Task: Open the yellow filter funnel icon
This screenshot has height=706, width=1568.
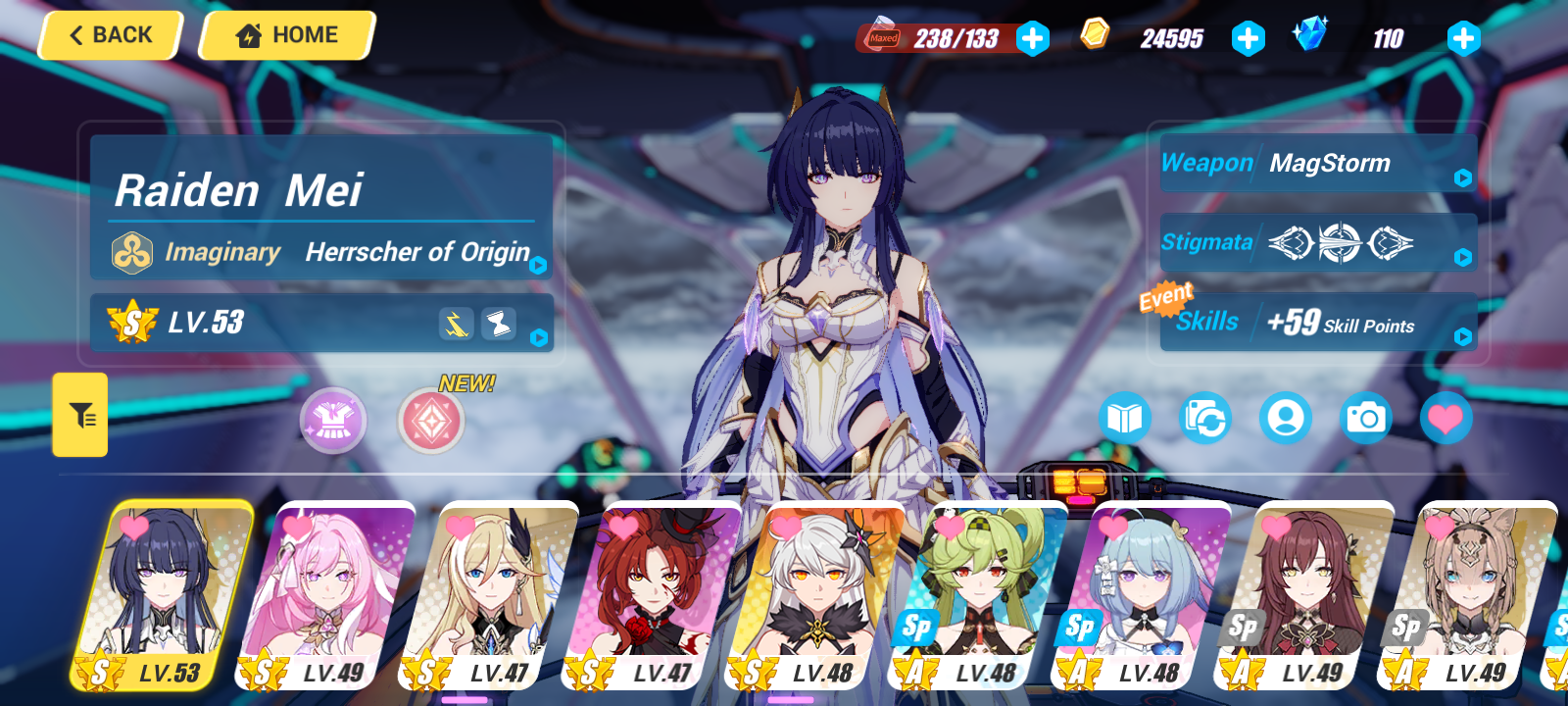Action: (80, 415)
